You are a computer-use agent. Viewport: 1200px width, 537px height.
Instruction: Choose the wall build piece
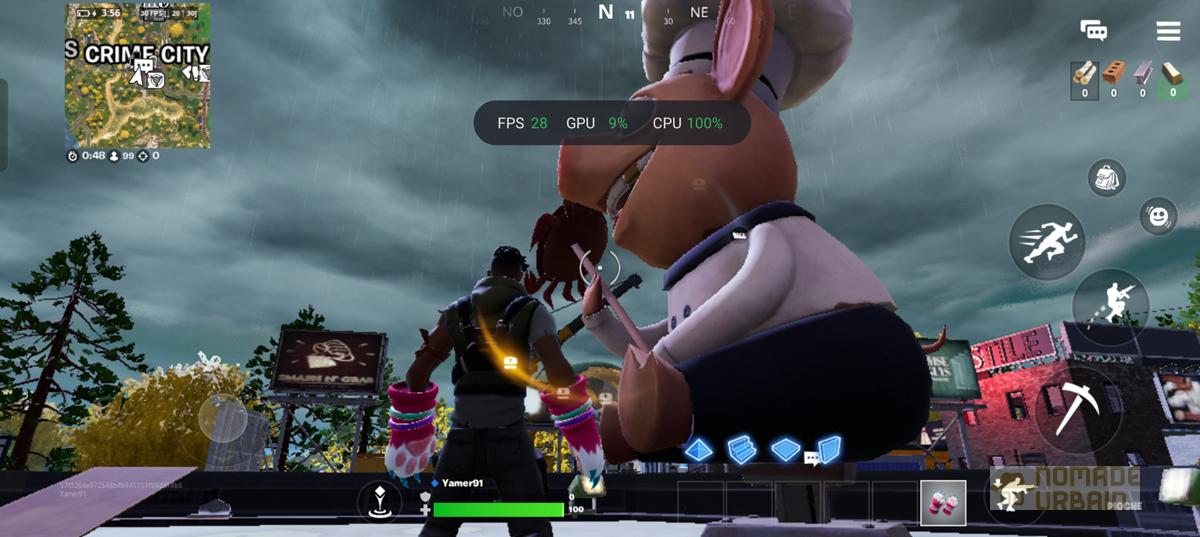pos(829,450)
